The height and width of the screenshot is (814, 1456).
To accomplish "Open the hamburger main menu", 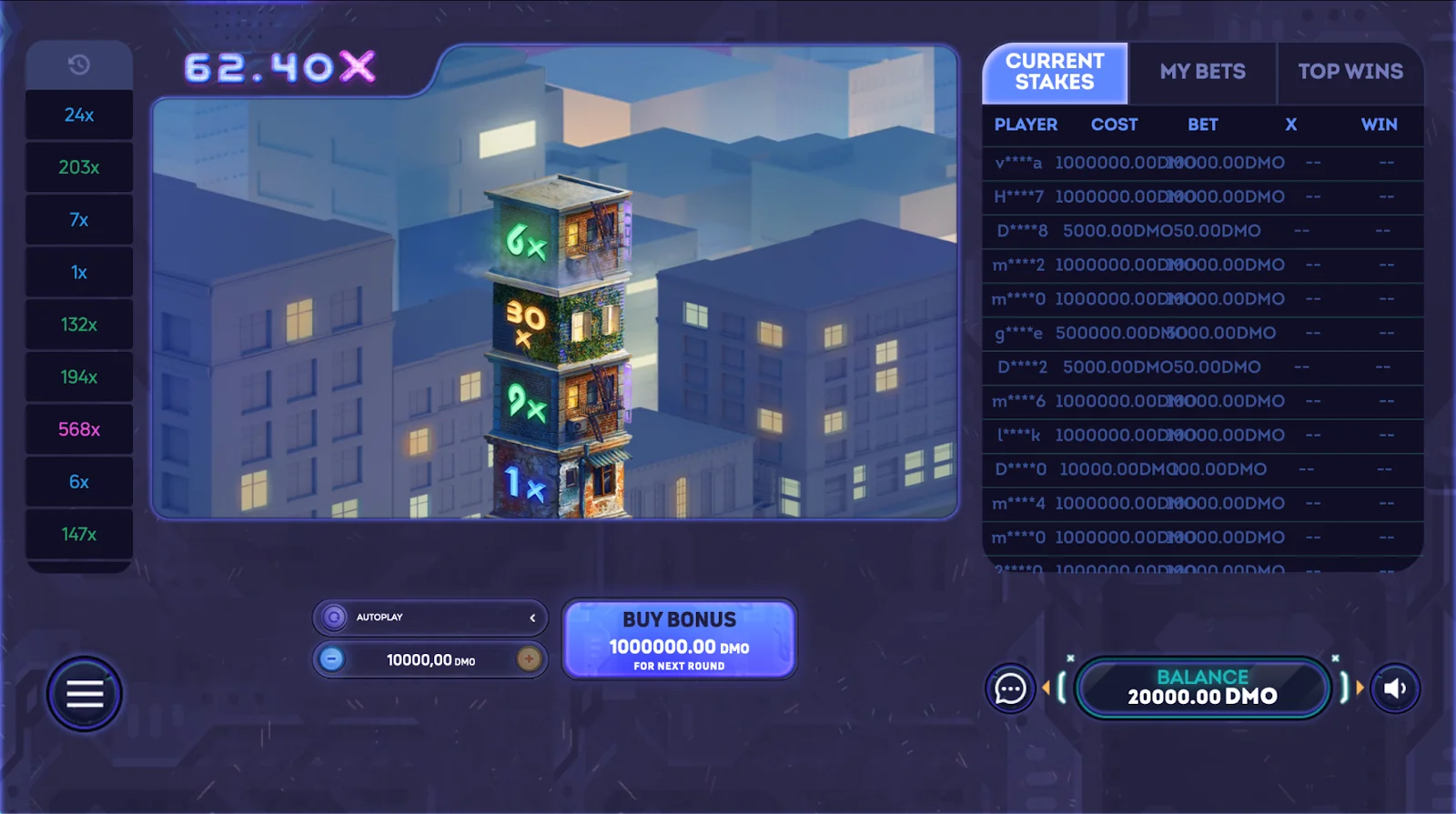I will [84, 695].
